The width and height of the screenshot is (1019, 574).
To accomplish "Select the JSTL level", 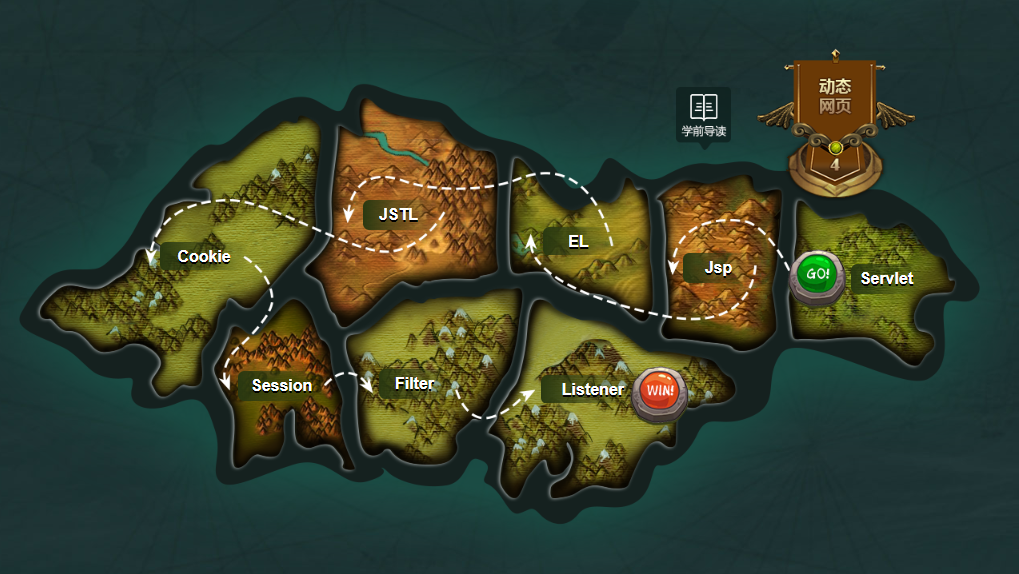I will point(397,214).
